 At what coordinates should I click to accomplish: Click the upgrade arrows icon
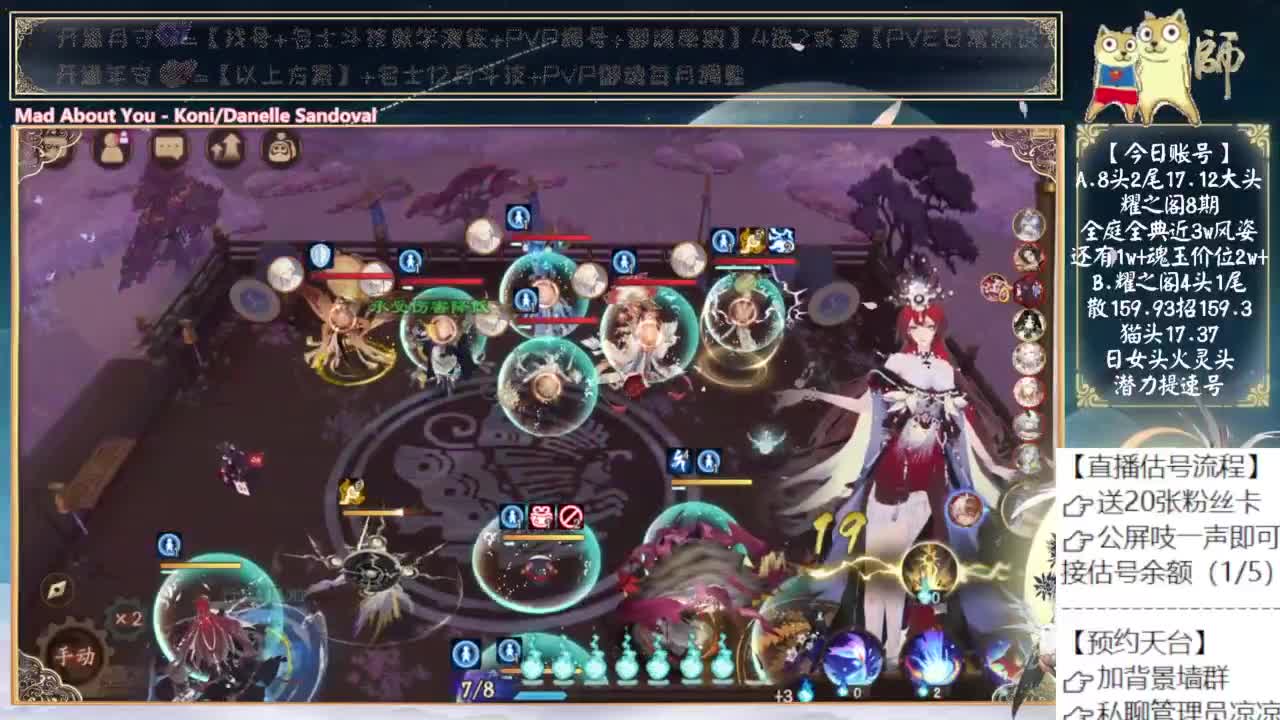224,148
